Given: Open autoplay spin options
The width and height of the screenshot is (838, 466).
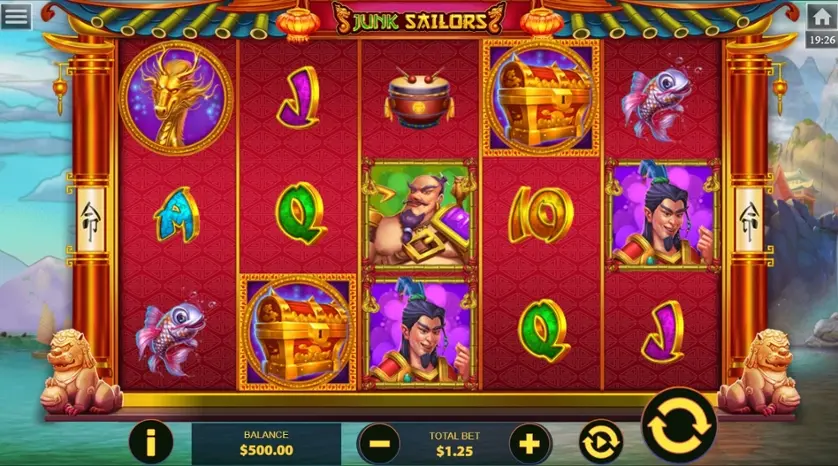Looking at the screenshot, I should tap(600, 441).
